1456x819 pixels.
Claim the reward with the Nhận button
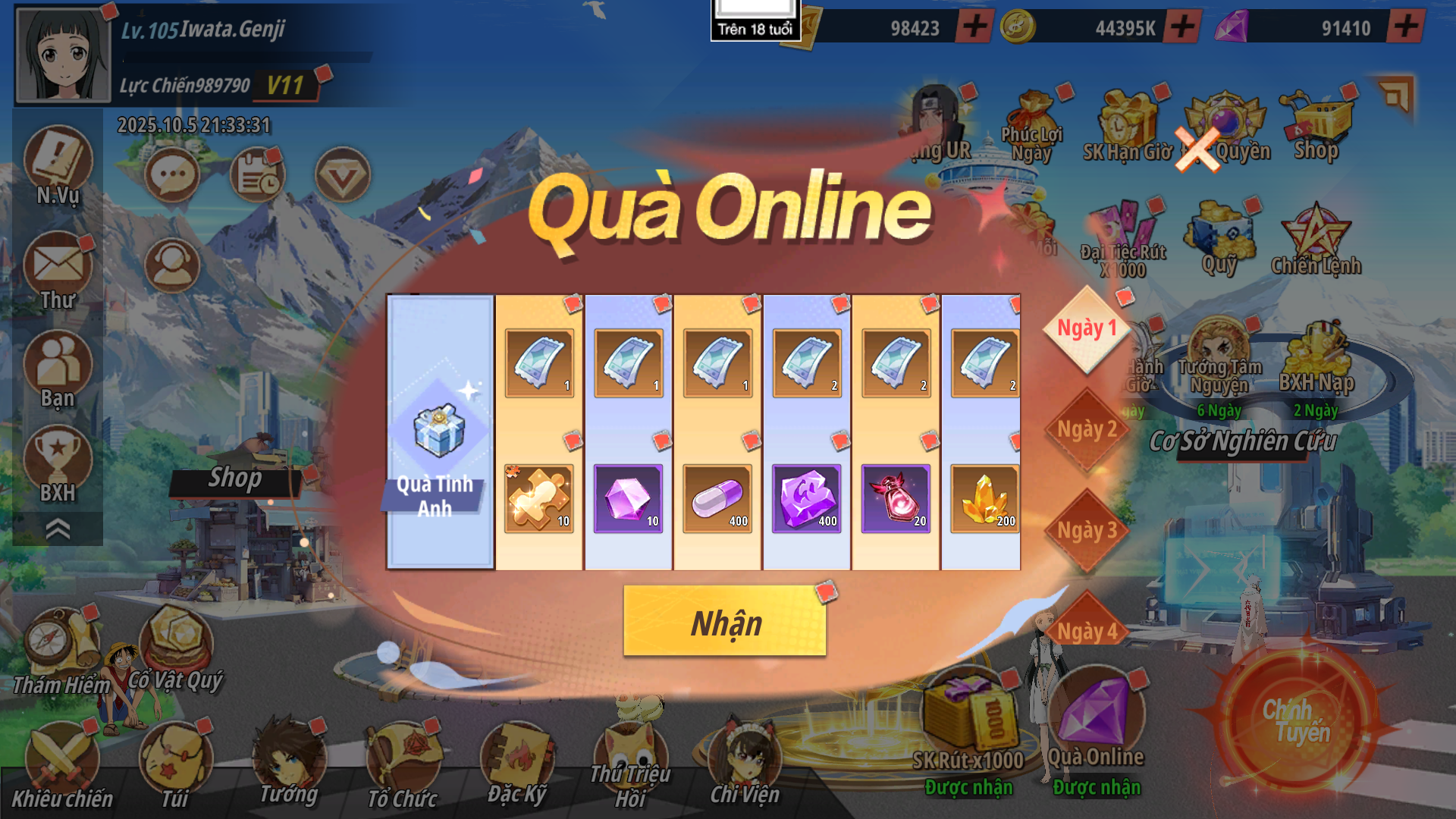(724, 622)
